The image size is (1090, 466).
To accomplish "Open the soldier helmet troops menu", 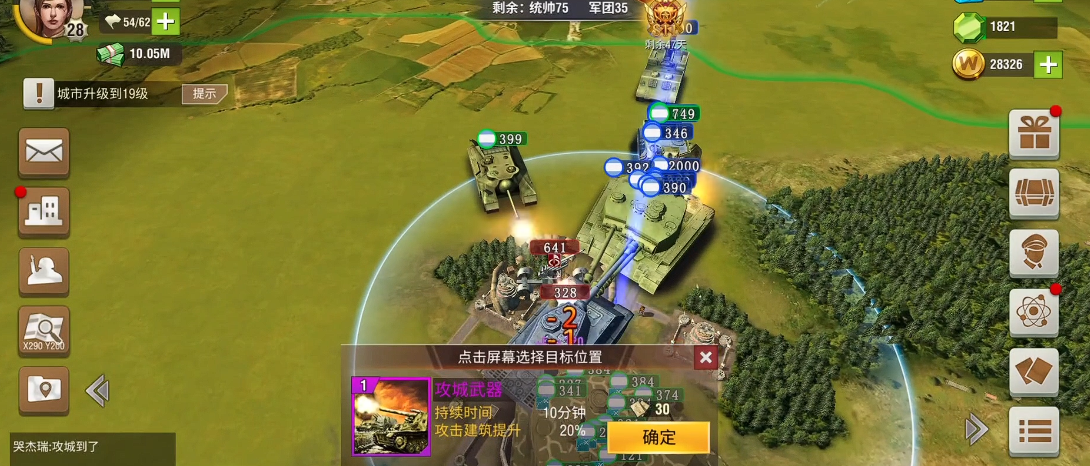I will [44, 272].
